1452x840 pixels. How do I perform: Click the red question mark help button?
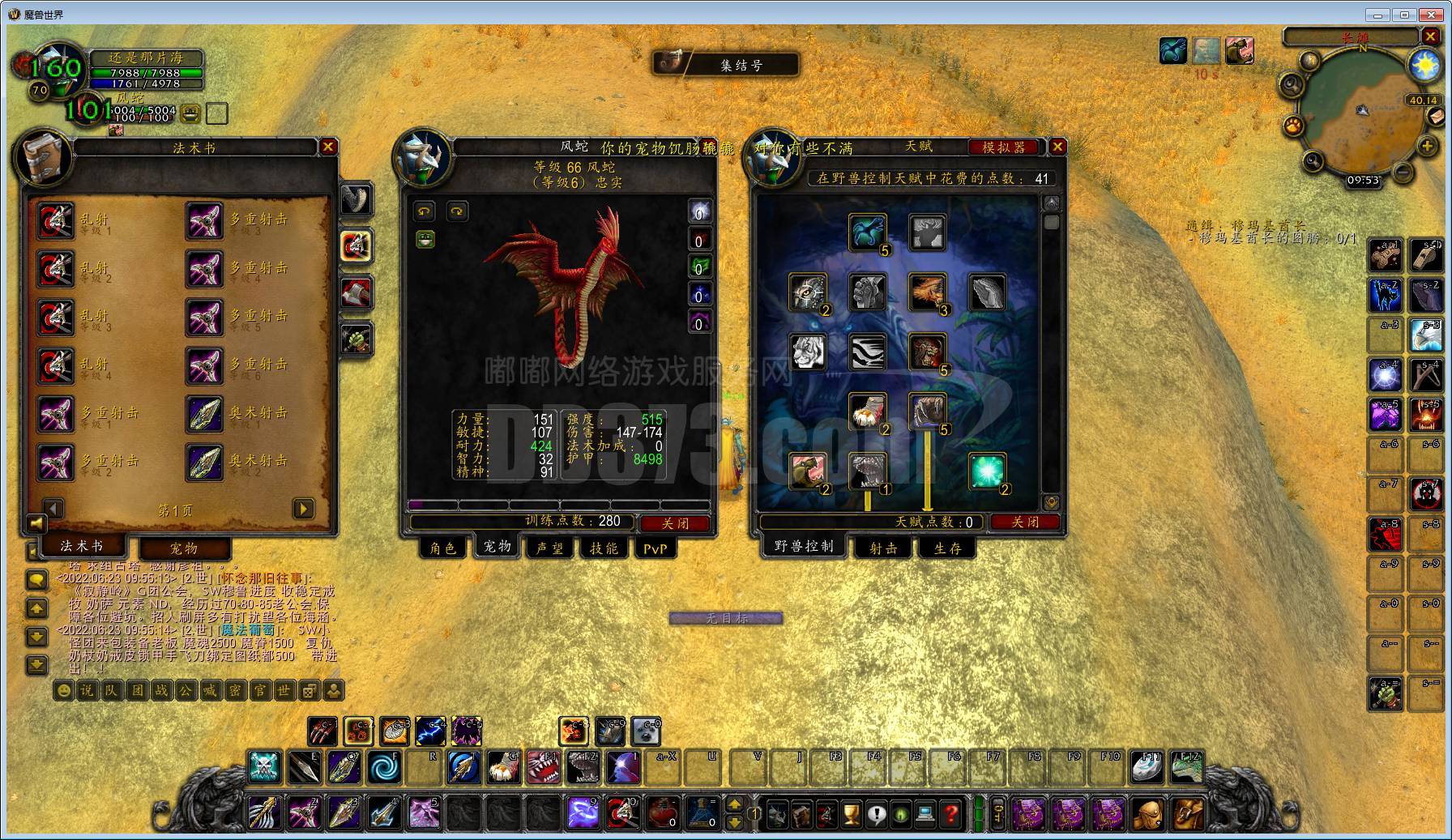coord(951,813)
